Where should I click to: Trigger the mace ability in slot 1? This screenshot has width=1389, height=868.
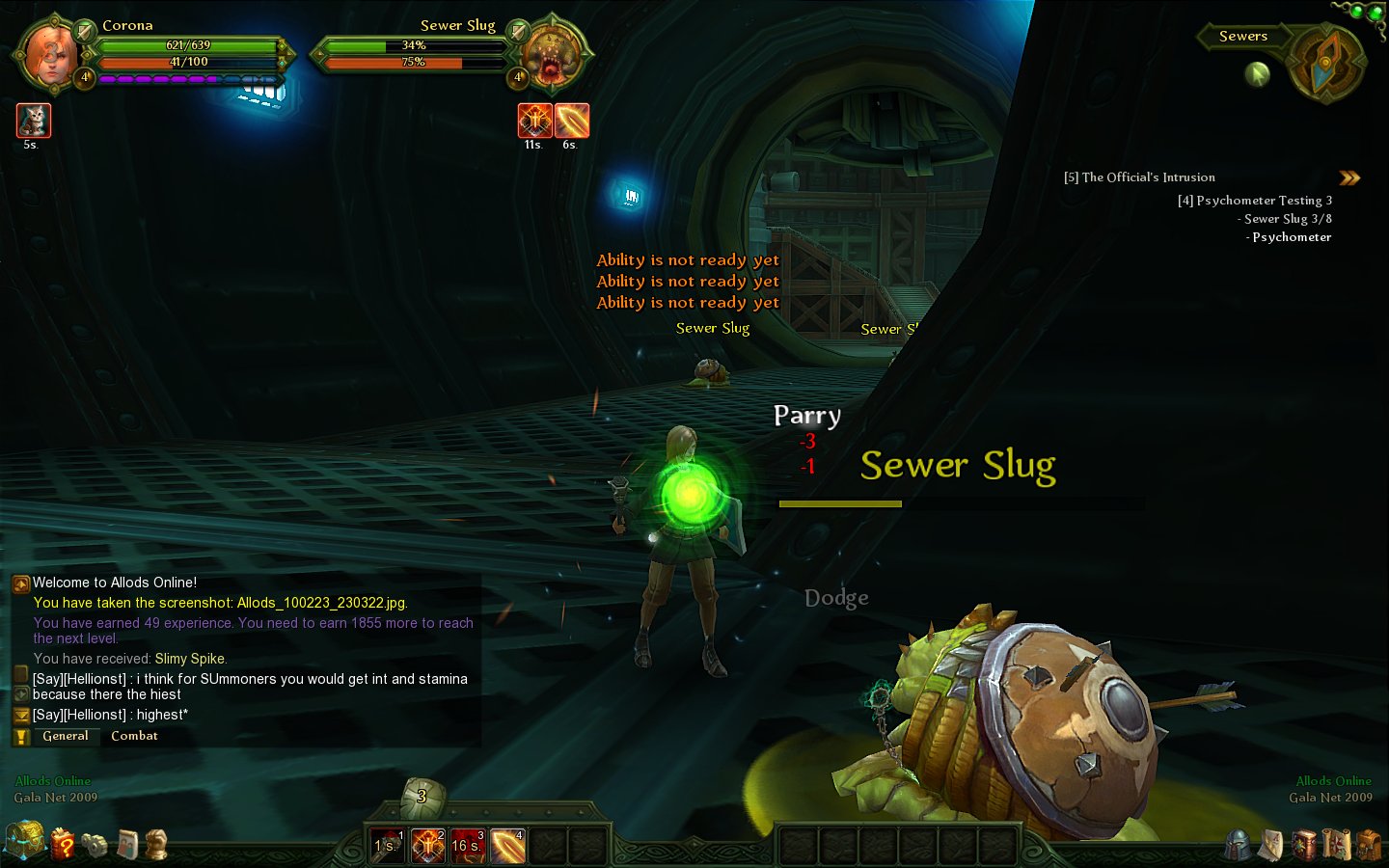(388, 846)
